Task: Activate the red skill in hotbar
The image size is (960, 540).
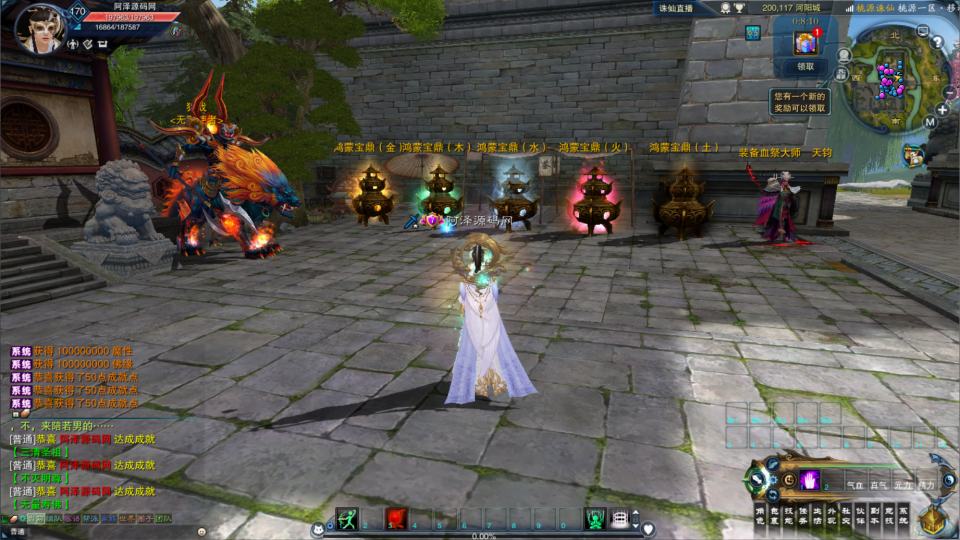Action: tap(396, 518)
